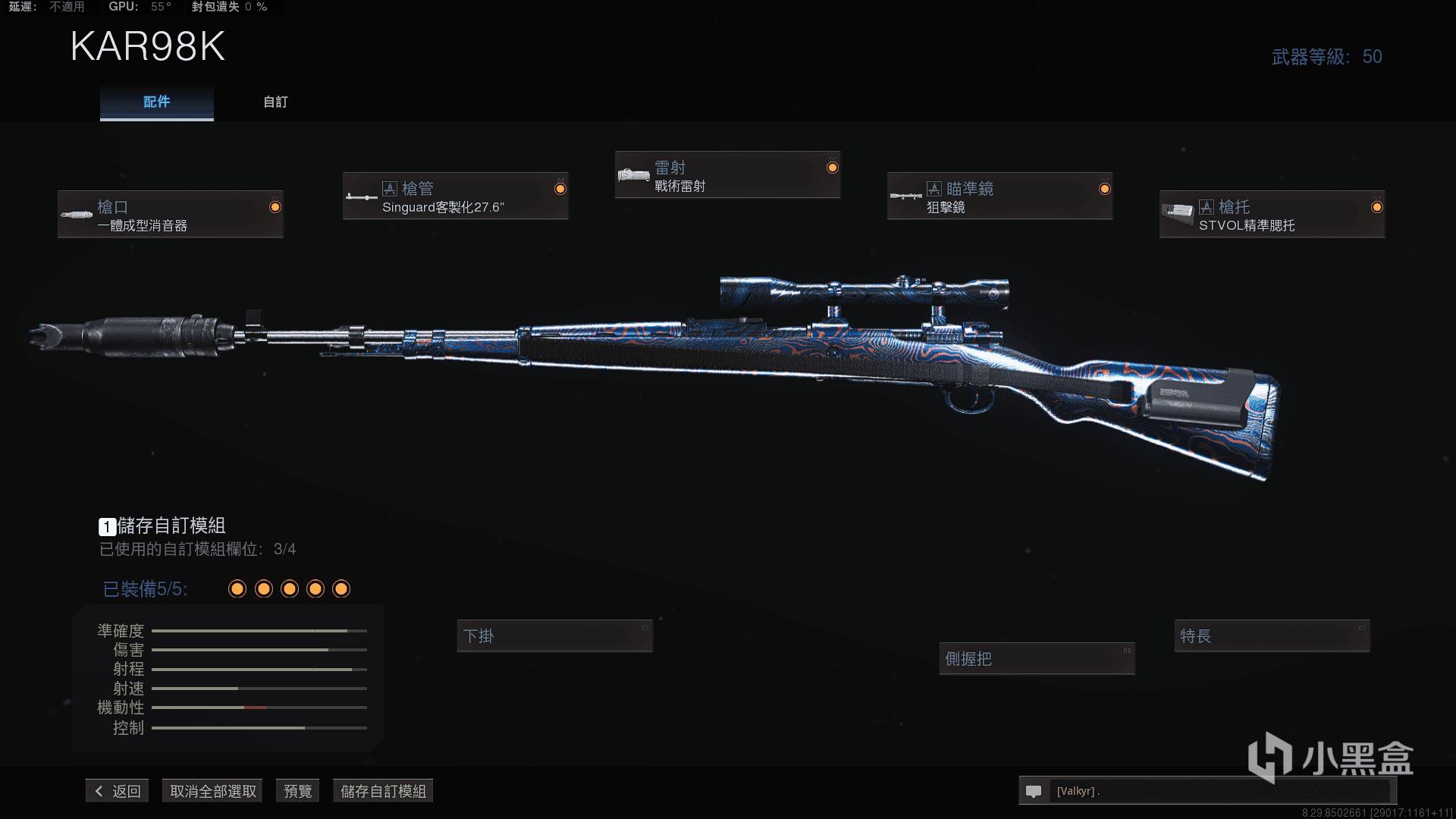Choose the empty 特長 perk slot
Image resolution: width=1456 pixels, height=819 pixels.
tap(1272, 636)
